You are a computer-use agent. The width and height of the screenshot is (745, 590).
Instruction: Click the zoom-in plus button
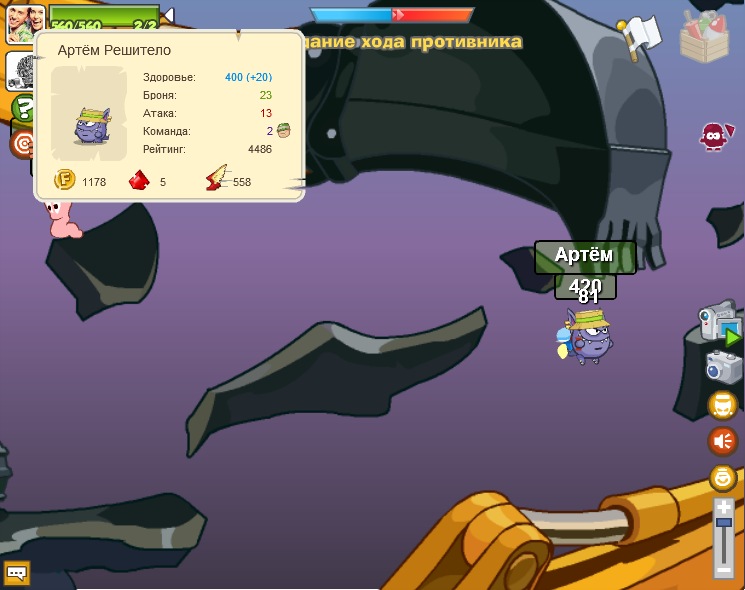[x=724, y=508]
